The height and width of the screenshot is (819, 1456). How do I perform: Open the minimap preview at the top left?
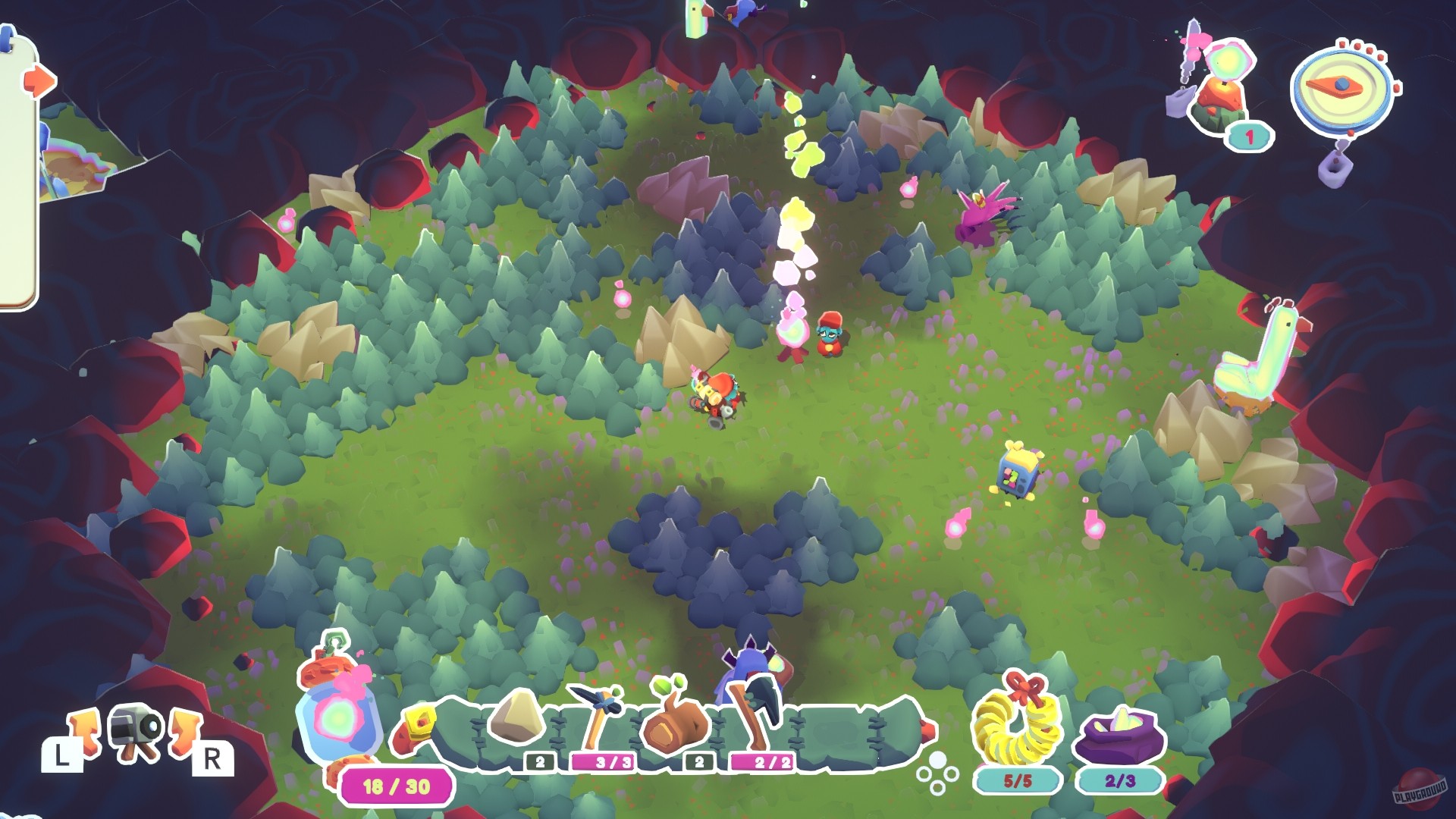(83, 152)
